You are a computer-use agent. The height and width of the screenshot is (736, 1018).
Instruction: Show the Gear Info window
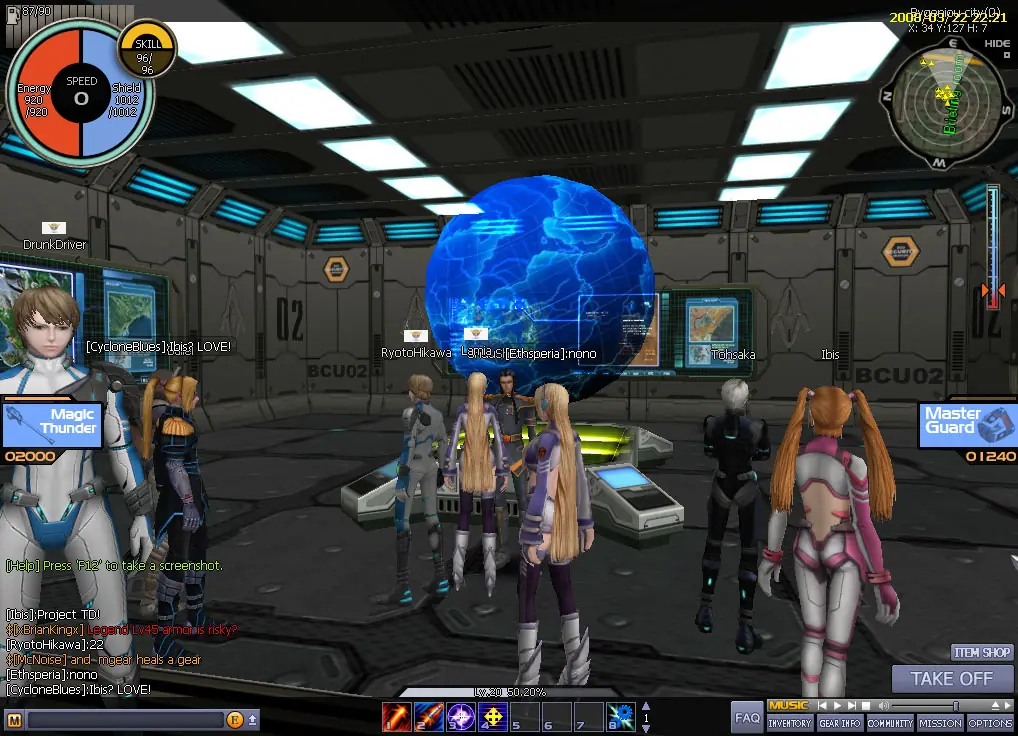pos(840,723)
